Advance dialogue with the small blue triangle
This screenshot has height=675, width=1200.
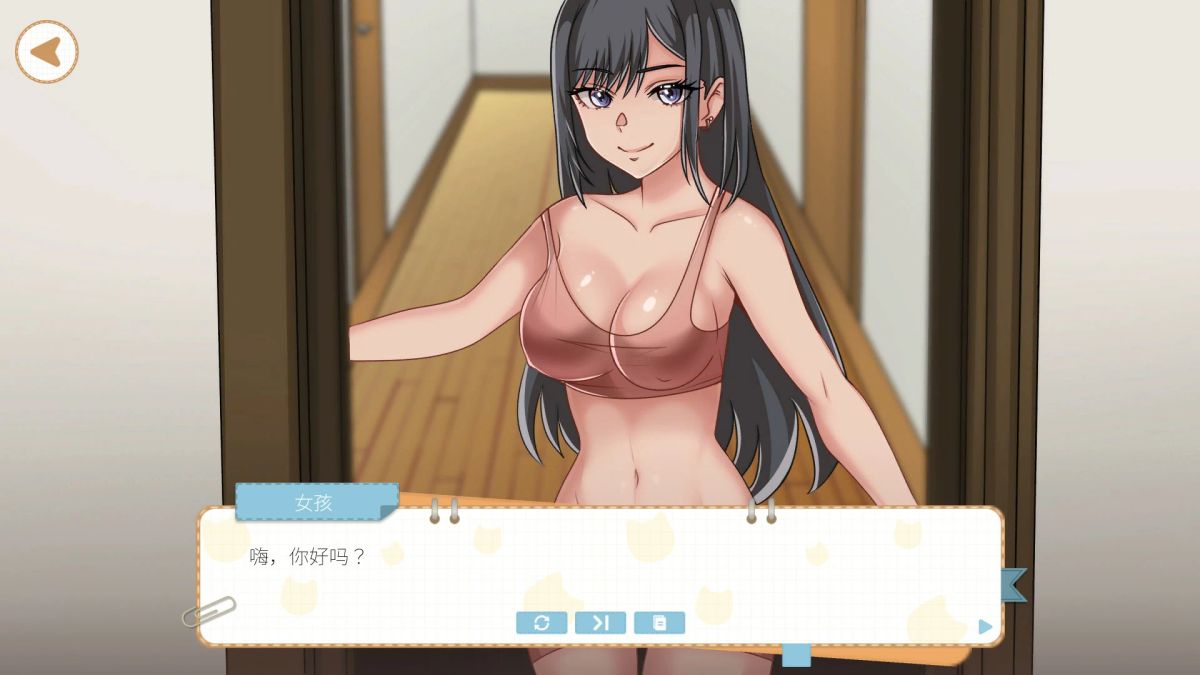pyautogui.click(x=986, y=627)
